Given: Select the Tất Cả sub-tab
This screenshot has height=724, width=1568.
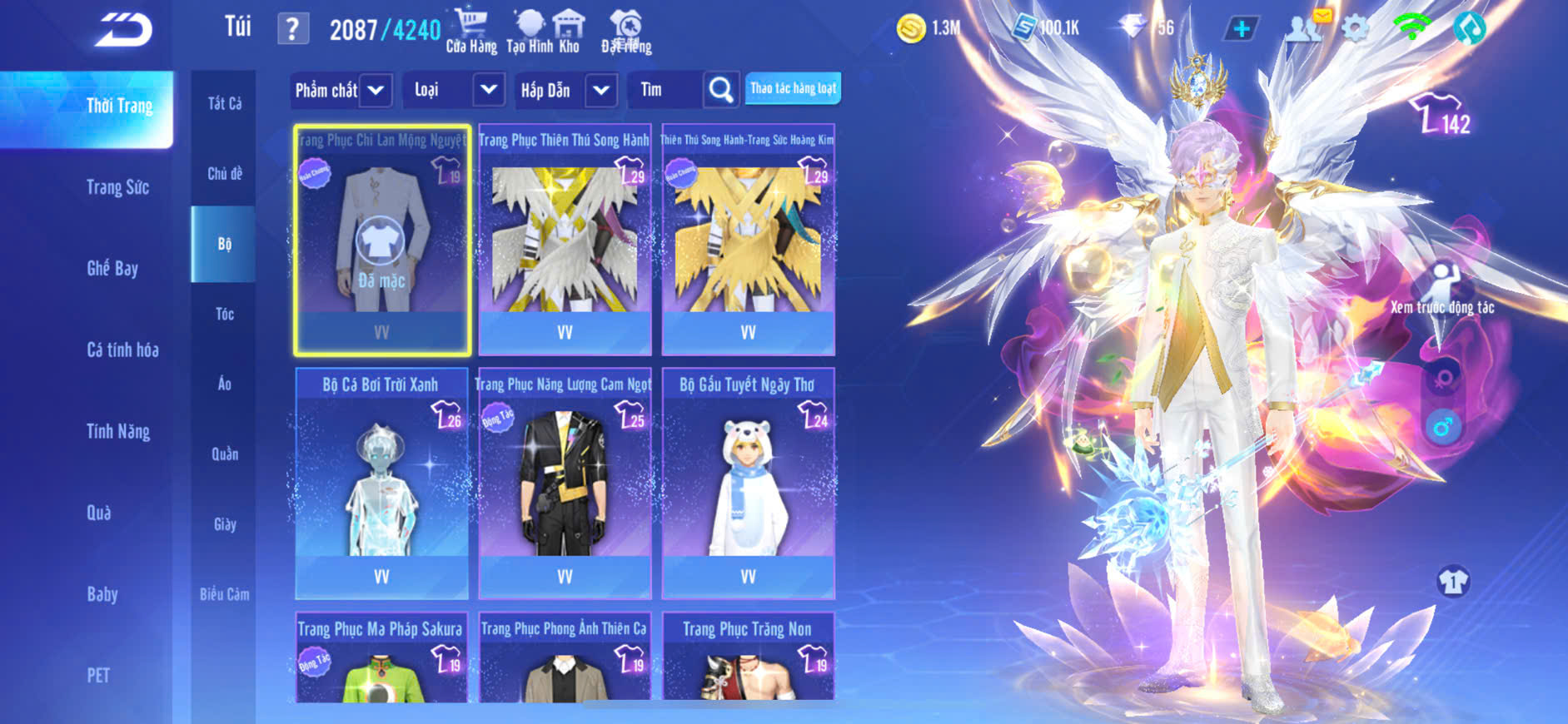Looking at the screenshot, I should coord(224,103).
